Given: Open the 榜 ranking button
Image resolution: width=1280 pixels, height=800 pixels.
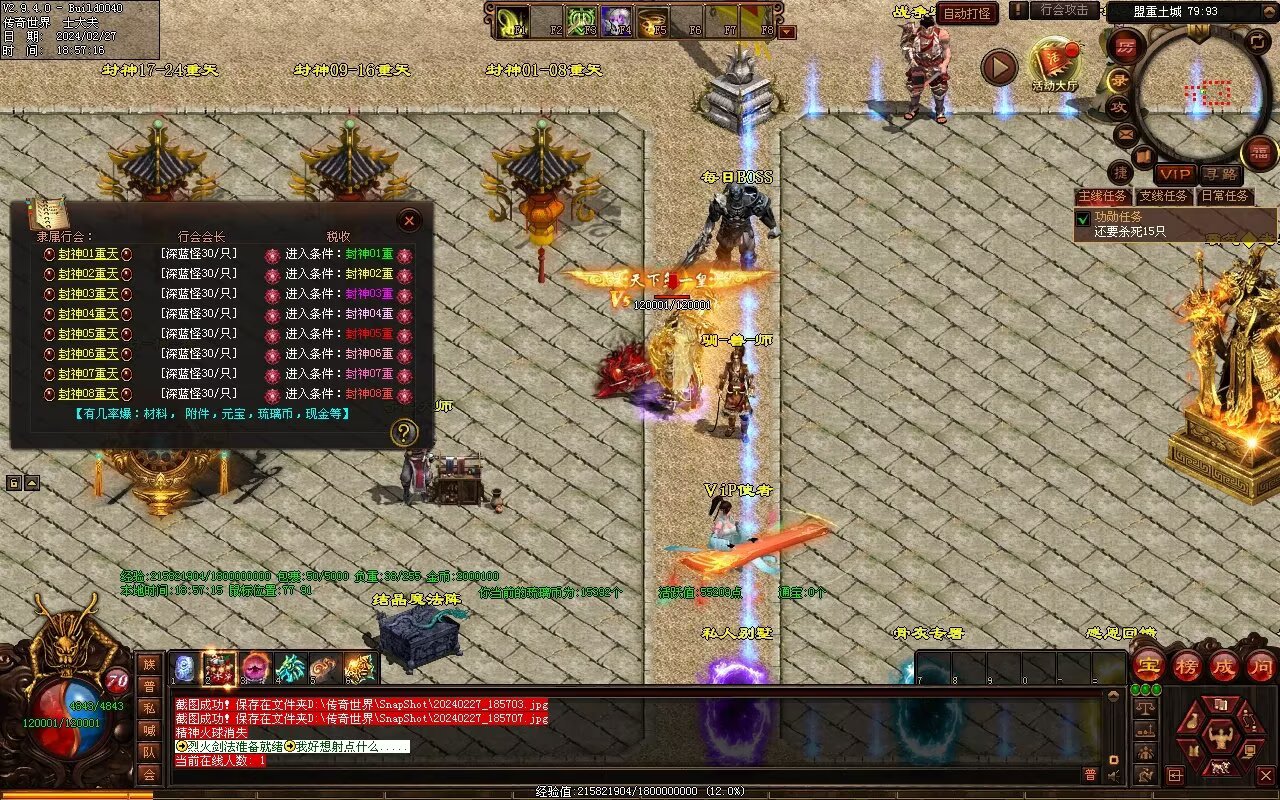Looking at the screenshot, I should pos(1187,664).
